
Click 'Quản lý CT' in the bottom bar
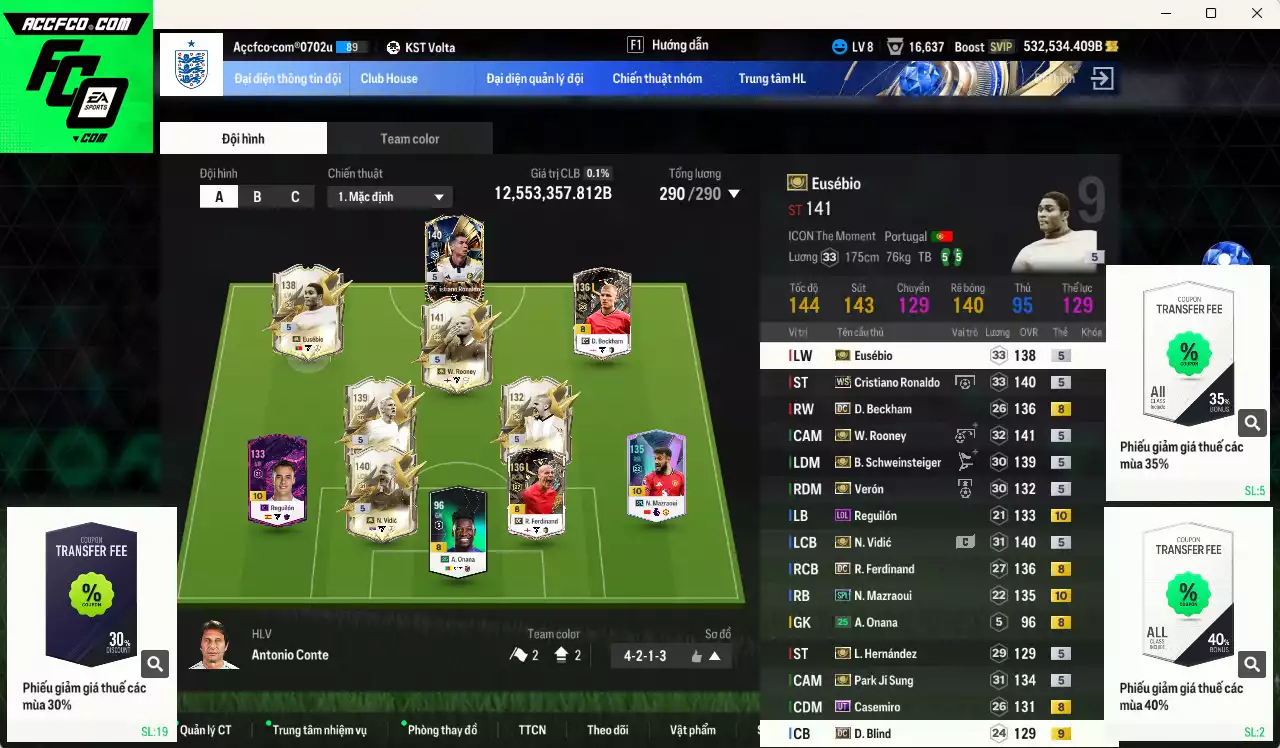tap(207, 730)
